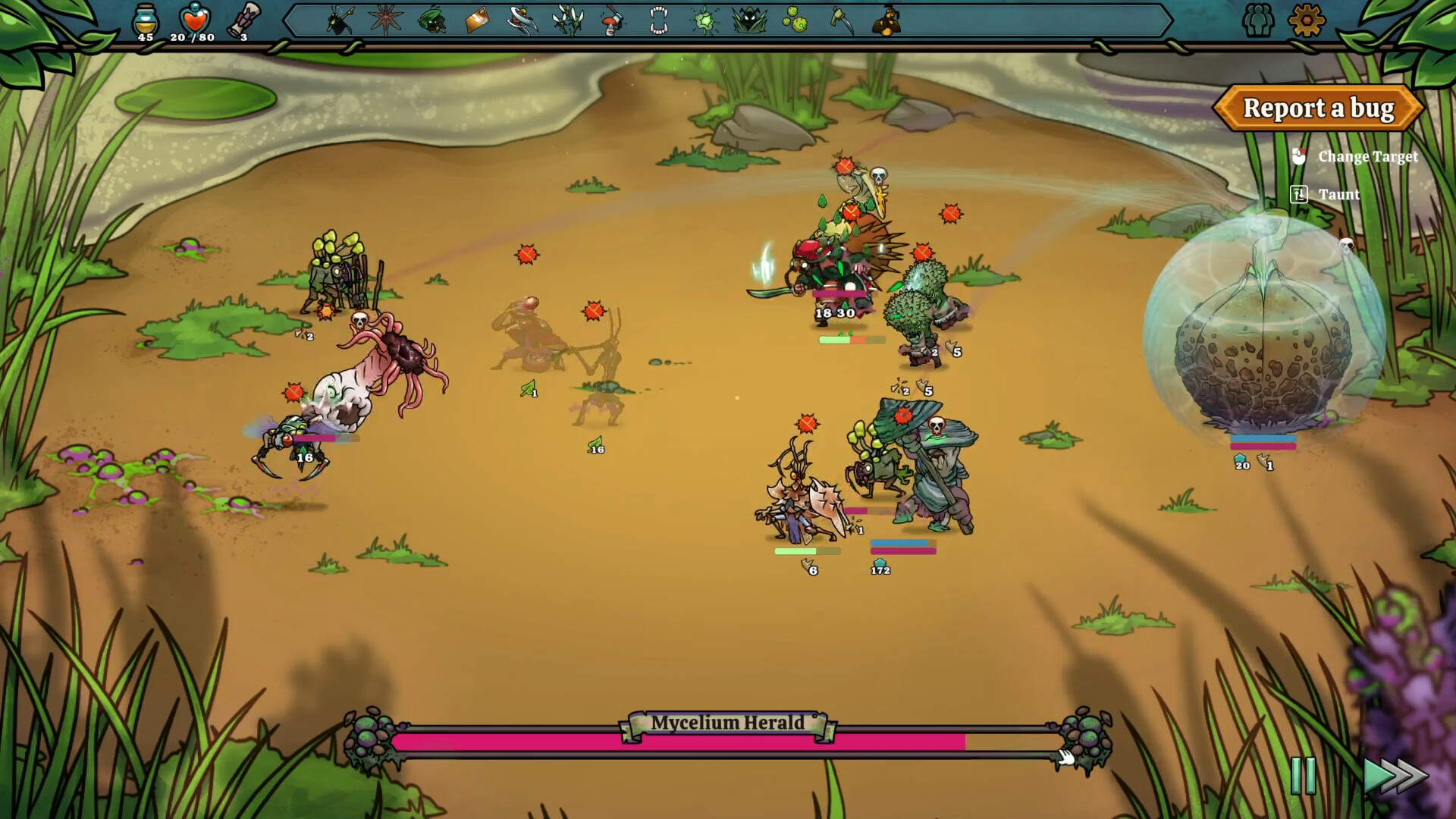Inspect the white snowdrop flowers relic
Screen dimensions: 1456x819
click(568, 20)
